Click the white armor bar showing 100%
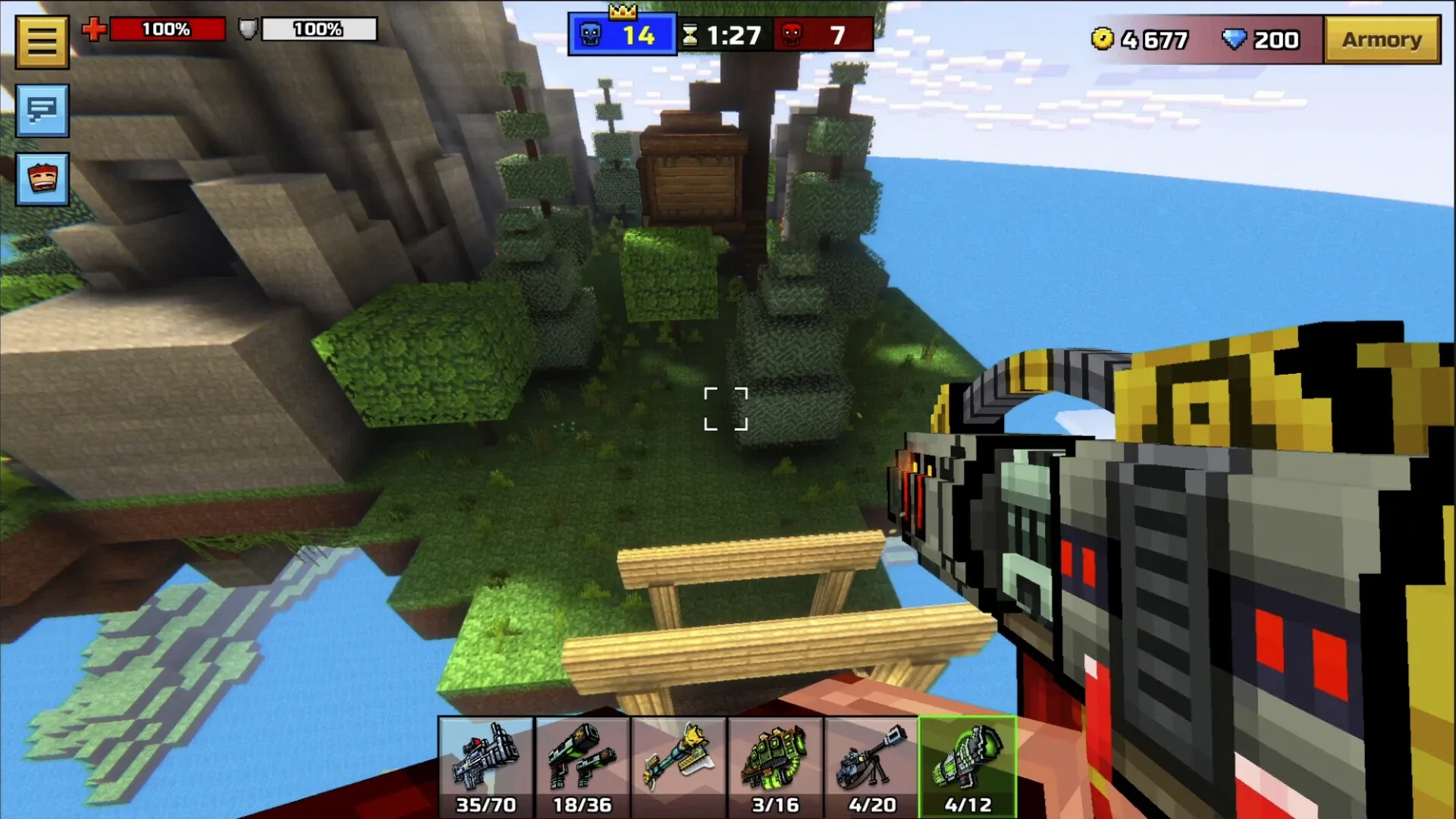Image resolution: width=1456 pixels, height=819 pixels. point(318,30)
